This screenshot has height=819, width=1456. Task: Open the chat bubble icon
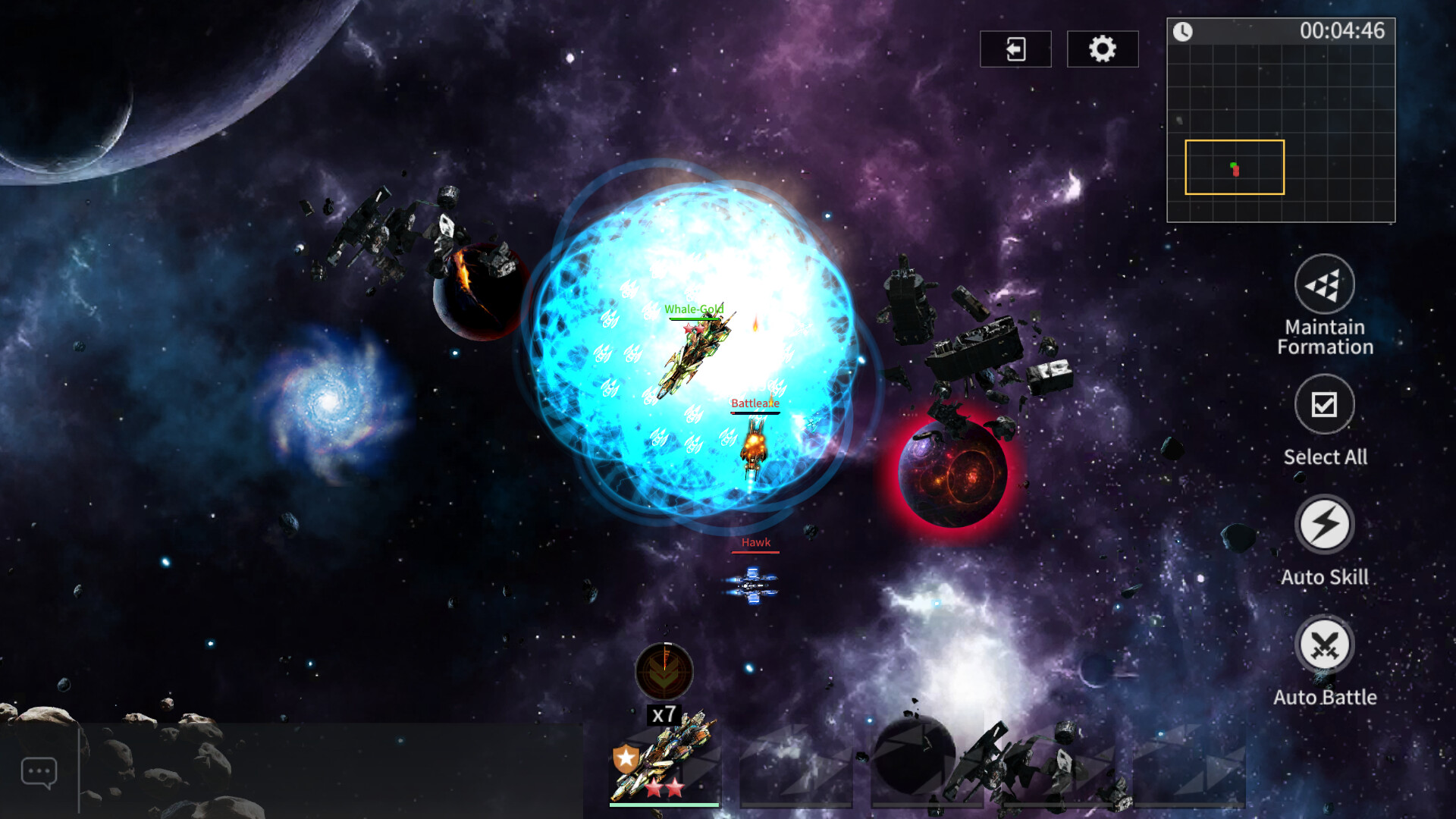coord(39,770)
